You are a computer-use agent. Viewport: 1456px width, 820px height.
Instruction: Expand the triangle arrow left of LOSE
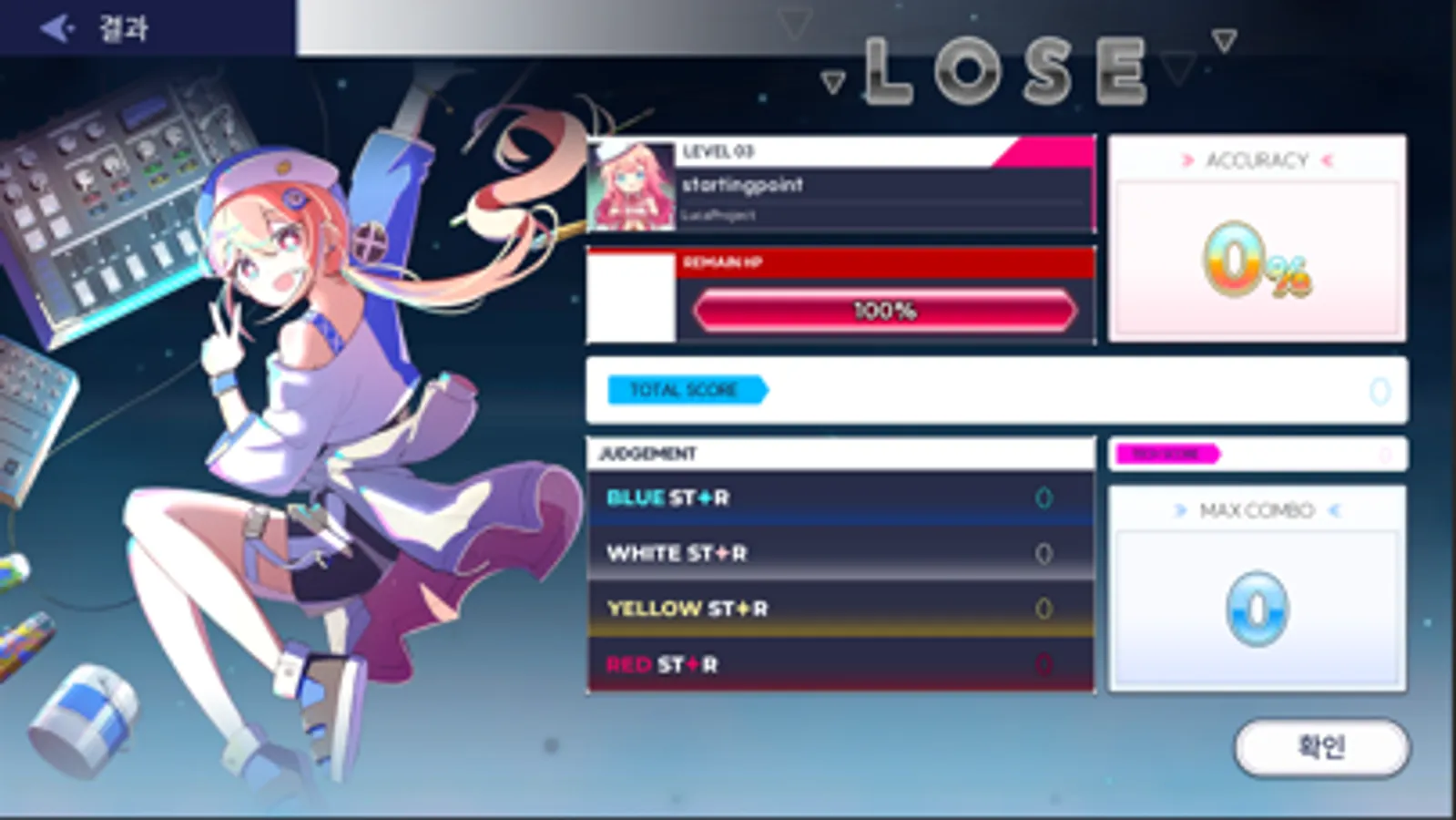tap(831, 84)
